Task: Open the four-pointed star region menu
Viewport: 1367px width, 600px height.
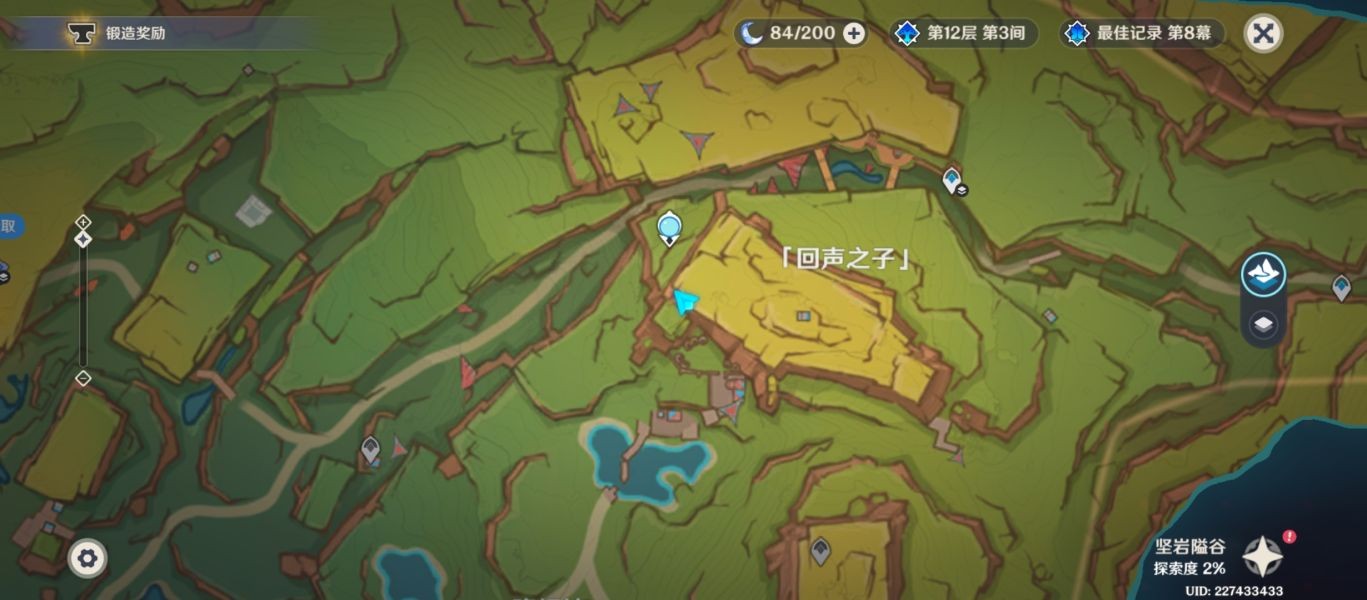Action: pyautogui.click(x=1262, y=555)
